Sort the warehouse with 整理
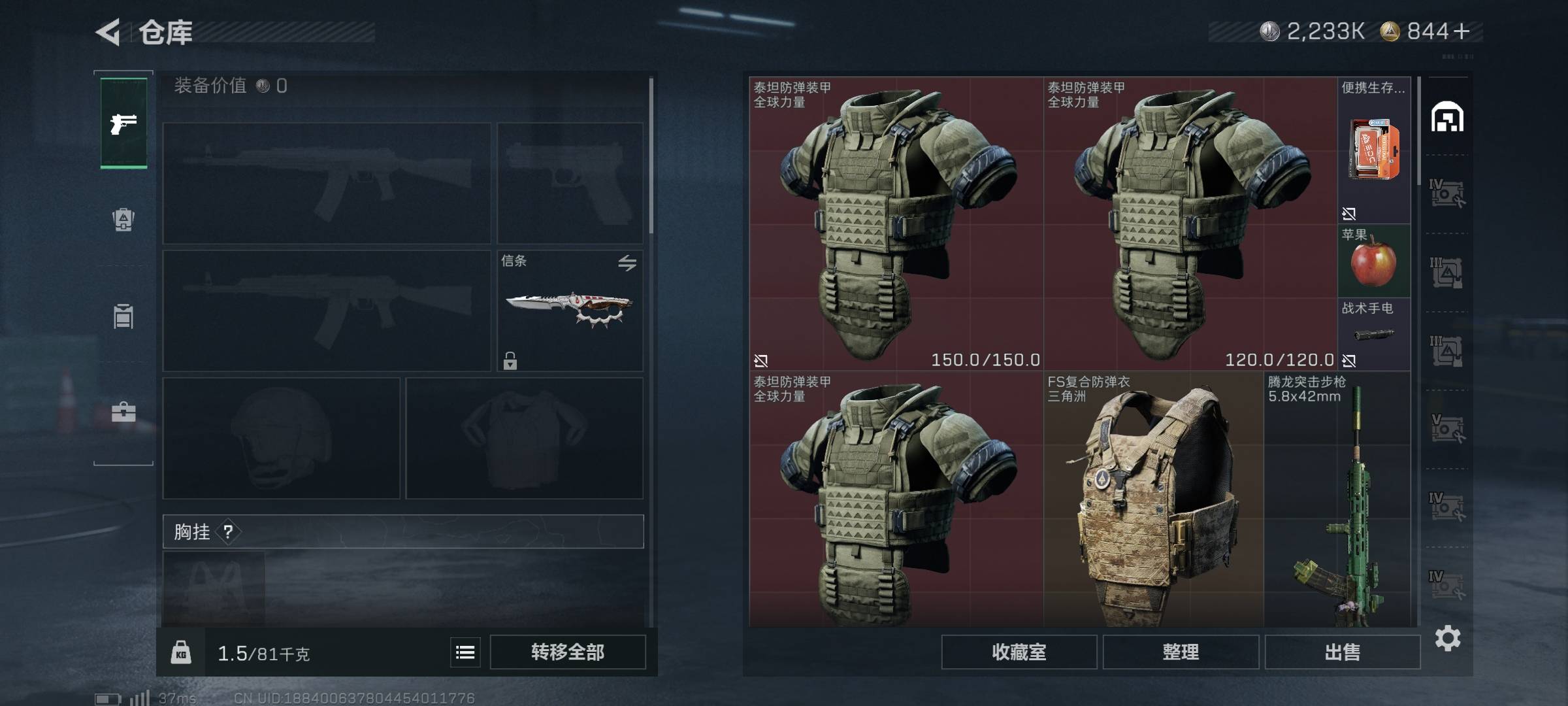Screen dimensions: 1568x706 point(1181,652)
